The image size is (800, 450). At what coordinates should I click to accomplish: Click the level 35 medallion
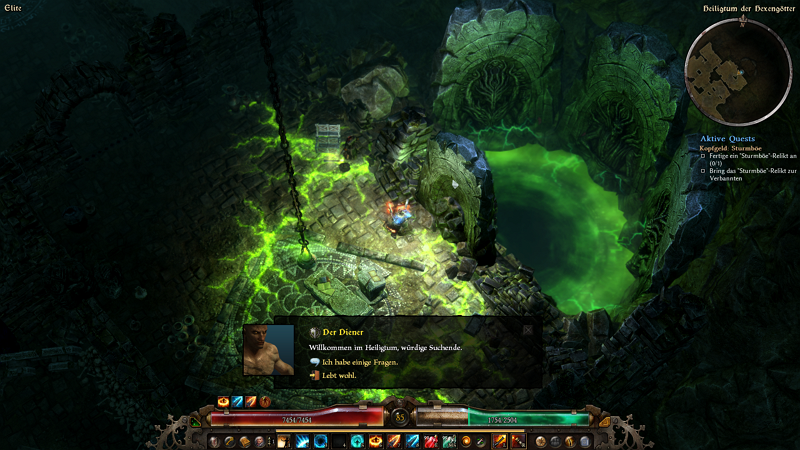click(400, 416)
